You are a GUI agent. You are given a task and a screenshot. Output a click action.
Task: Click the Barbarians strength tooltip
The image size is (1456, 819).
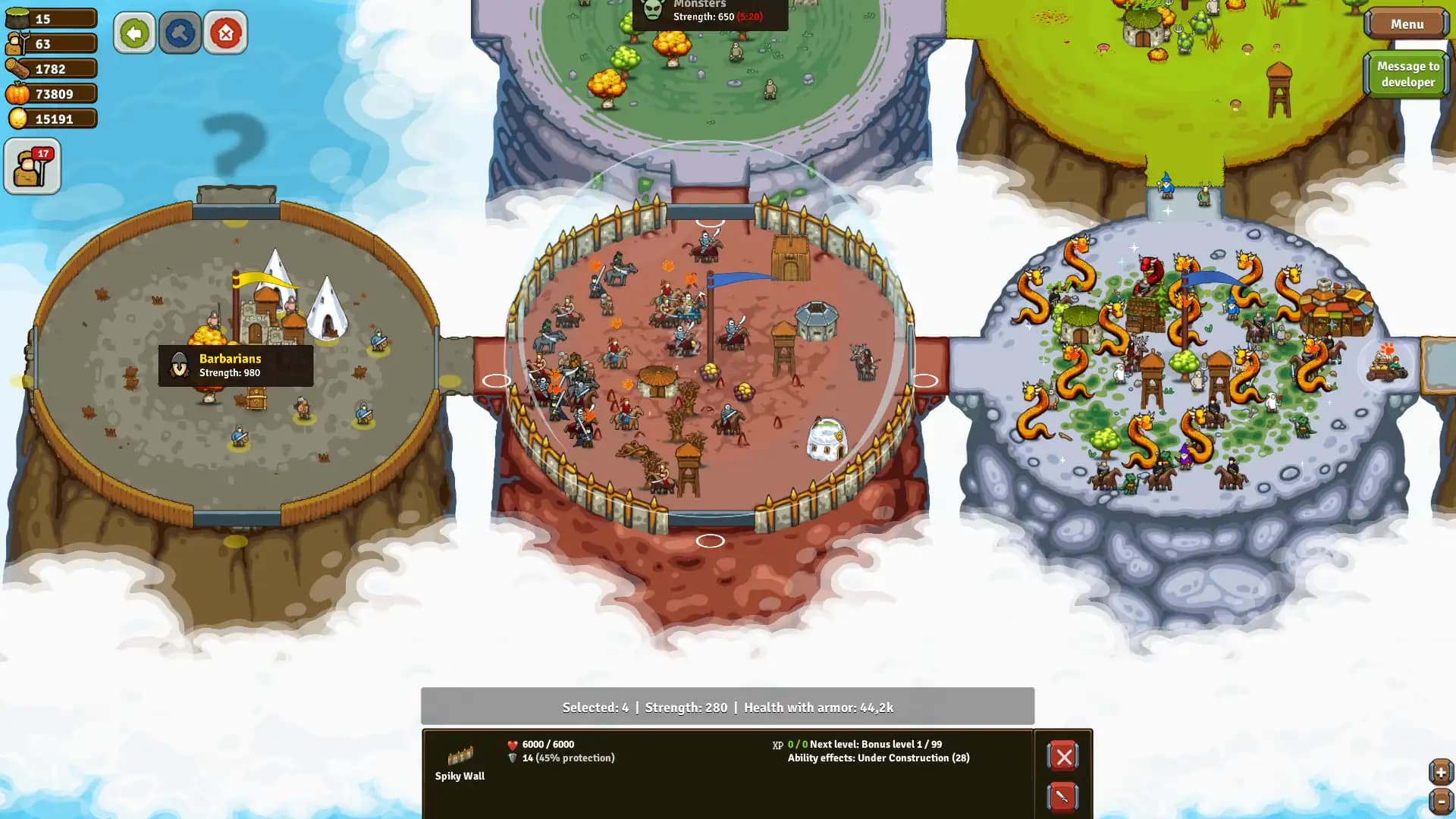pyautogui.click(x=235, y=365)
